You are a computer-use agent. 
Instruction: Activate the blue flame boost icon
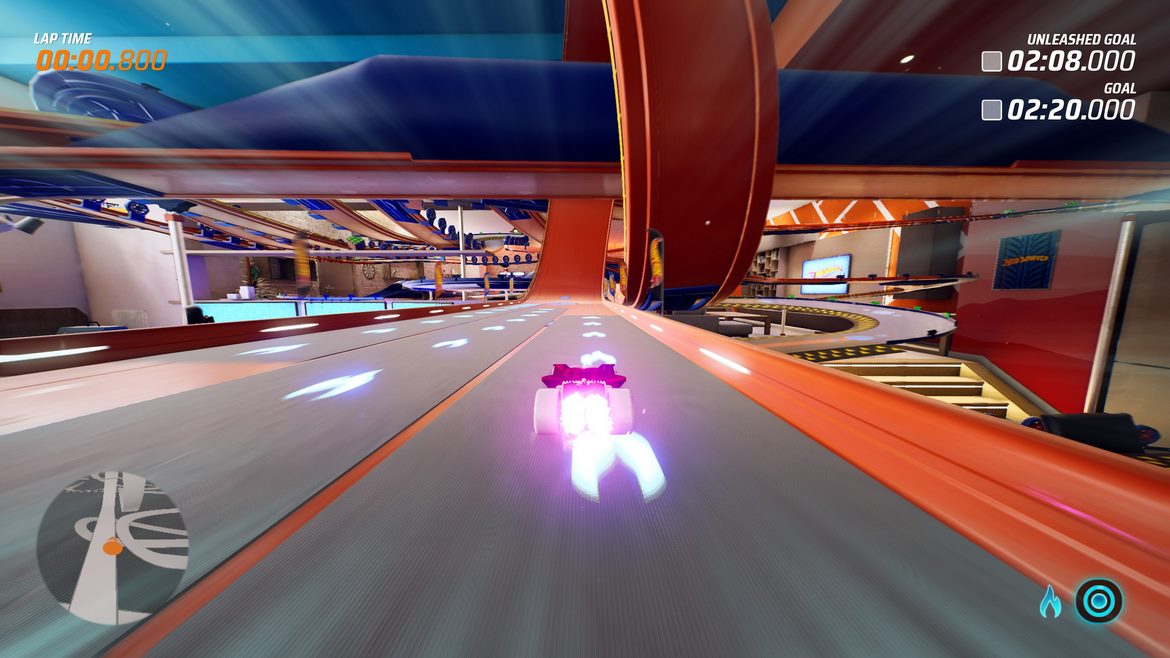(x=1049, y=601)
